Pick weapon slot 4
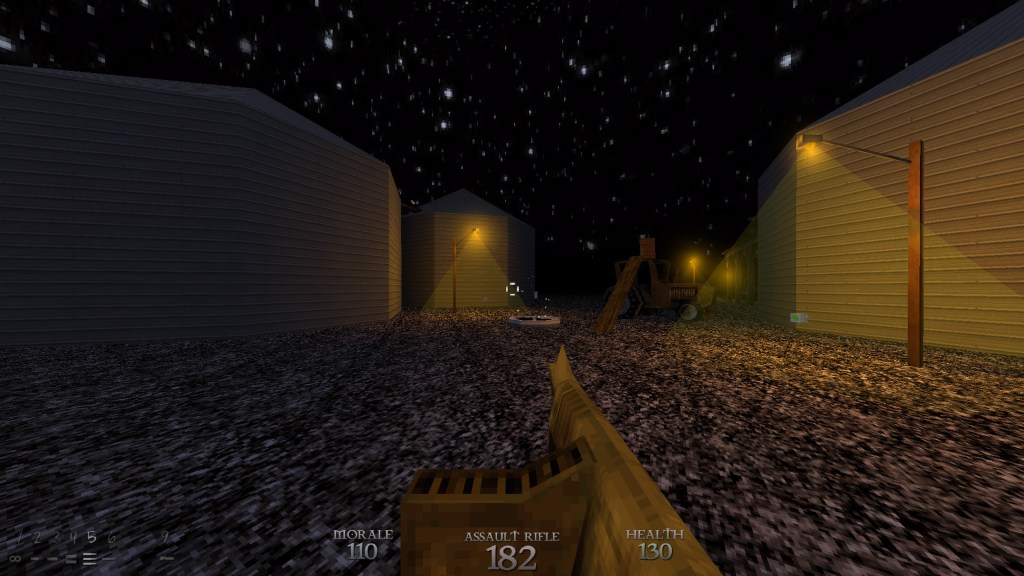Image resolution: width=1024 pixels, height=576 pixels. click(72, 538)
